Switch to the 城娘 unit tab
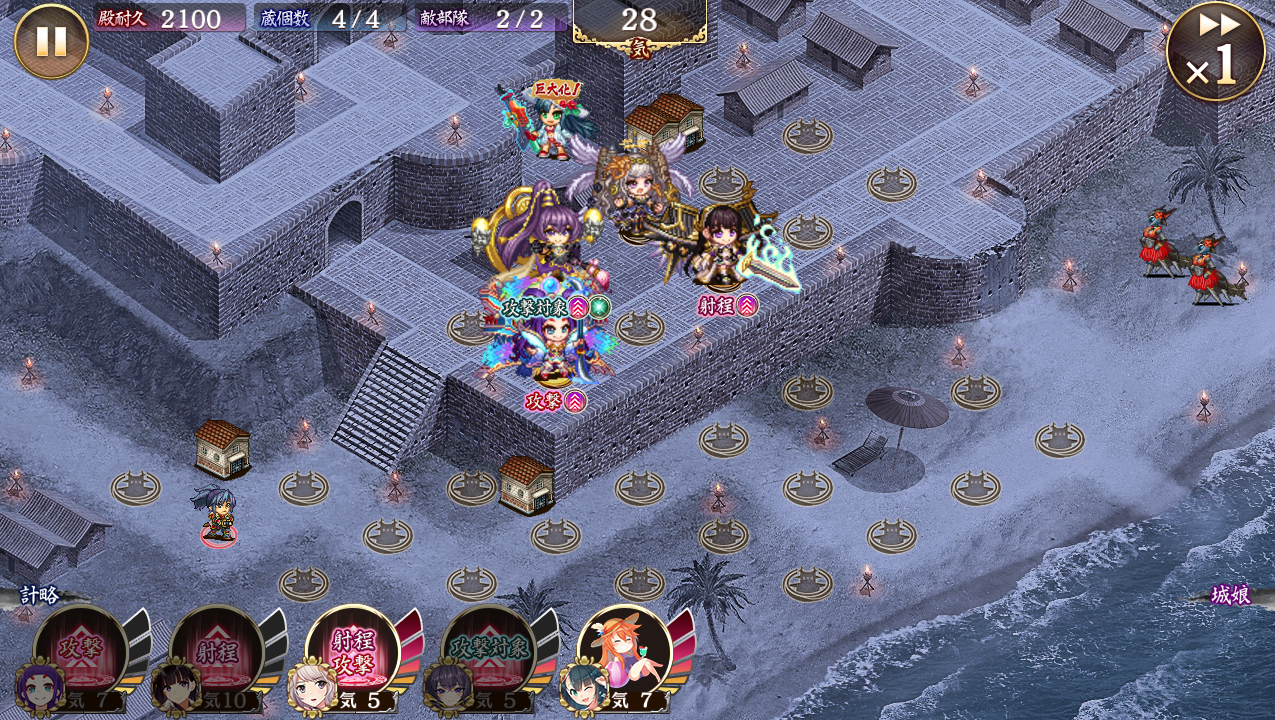 [x=1230, y=595]
